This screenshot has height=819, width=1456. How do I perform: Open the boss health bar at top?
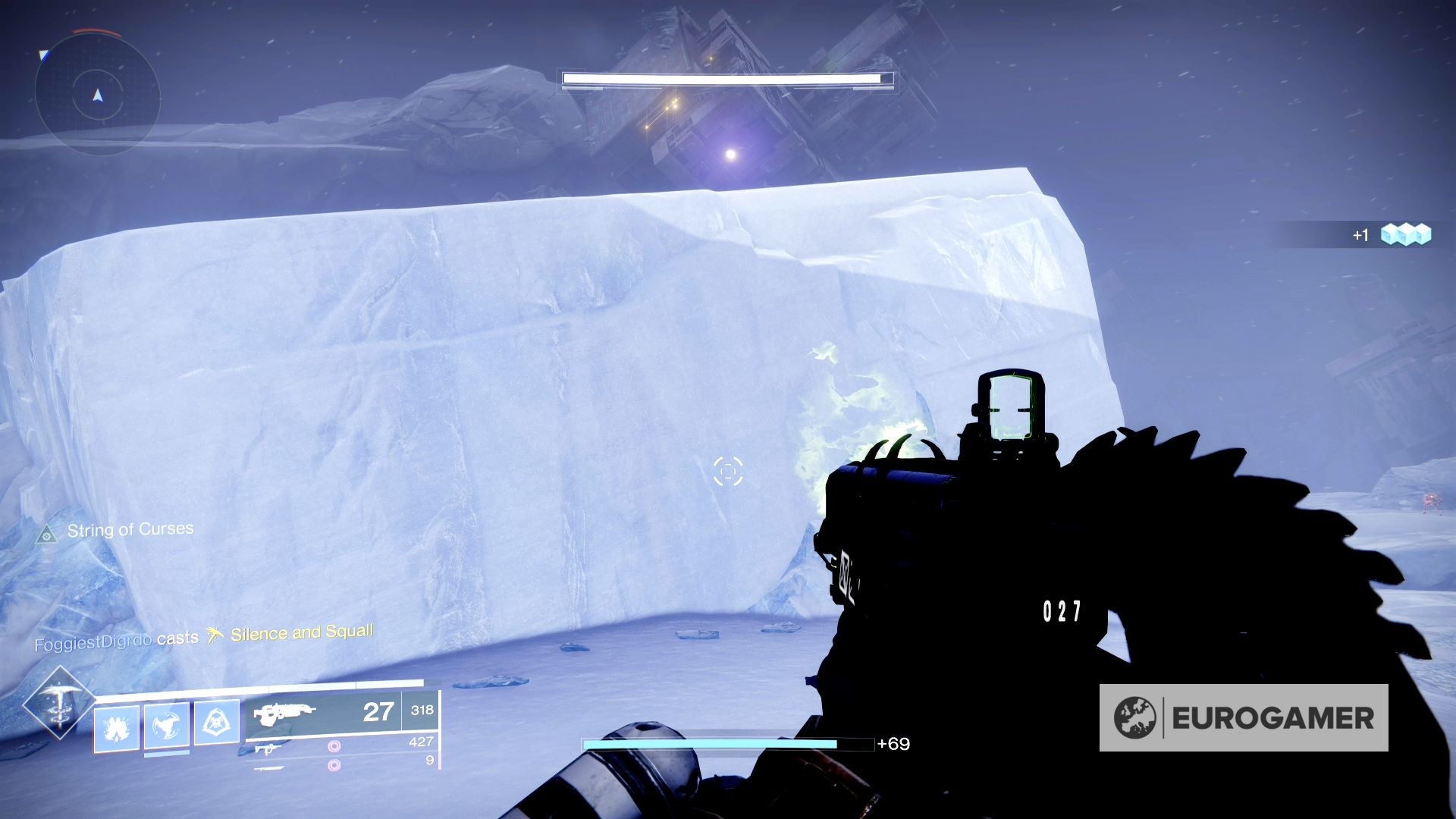pos(726,78)
